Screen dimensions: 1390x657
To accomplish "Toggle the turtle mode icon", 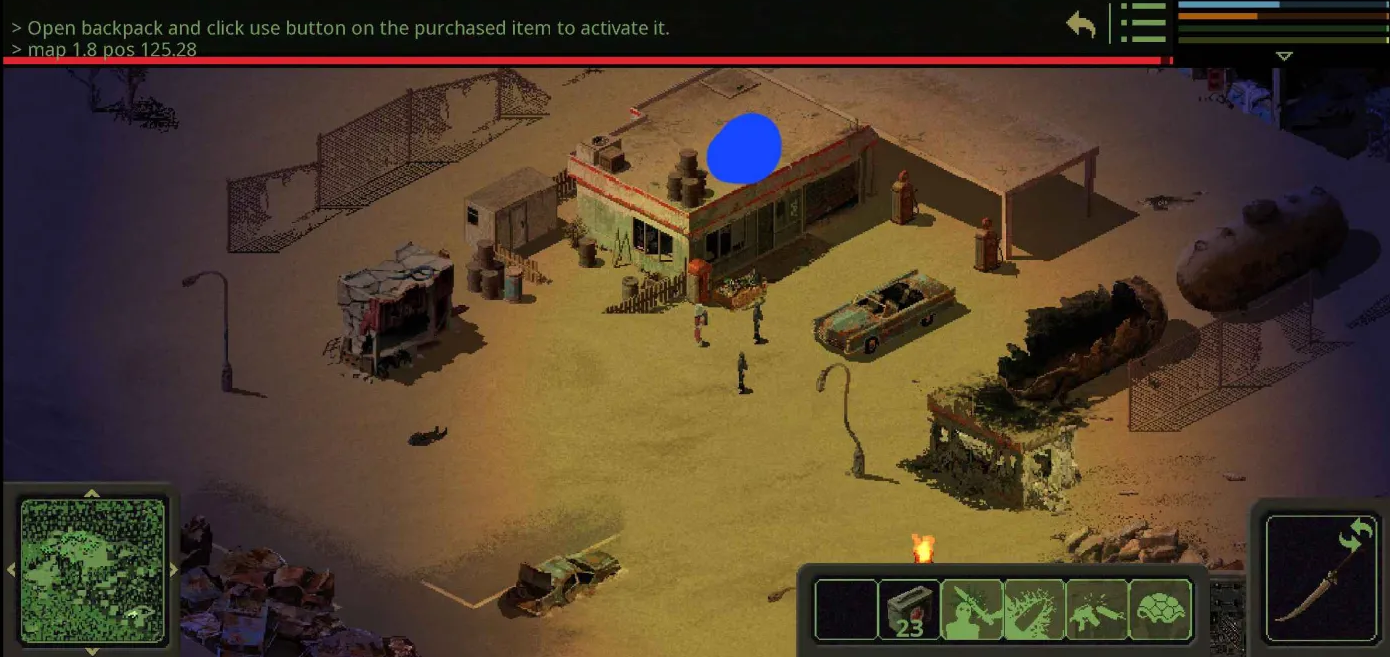I will coord(1160,609).
